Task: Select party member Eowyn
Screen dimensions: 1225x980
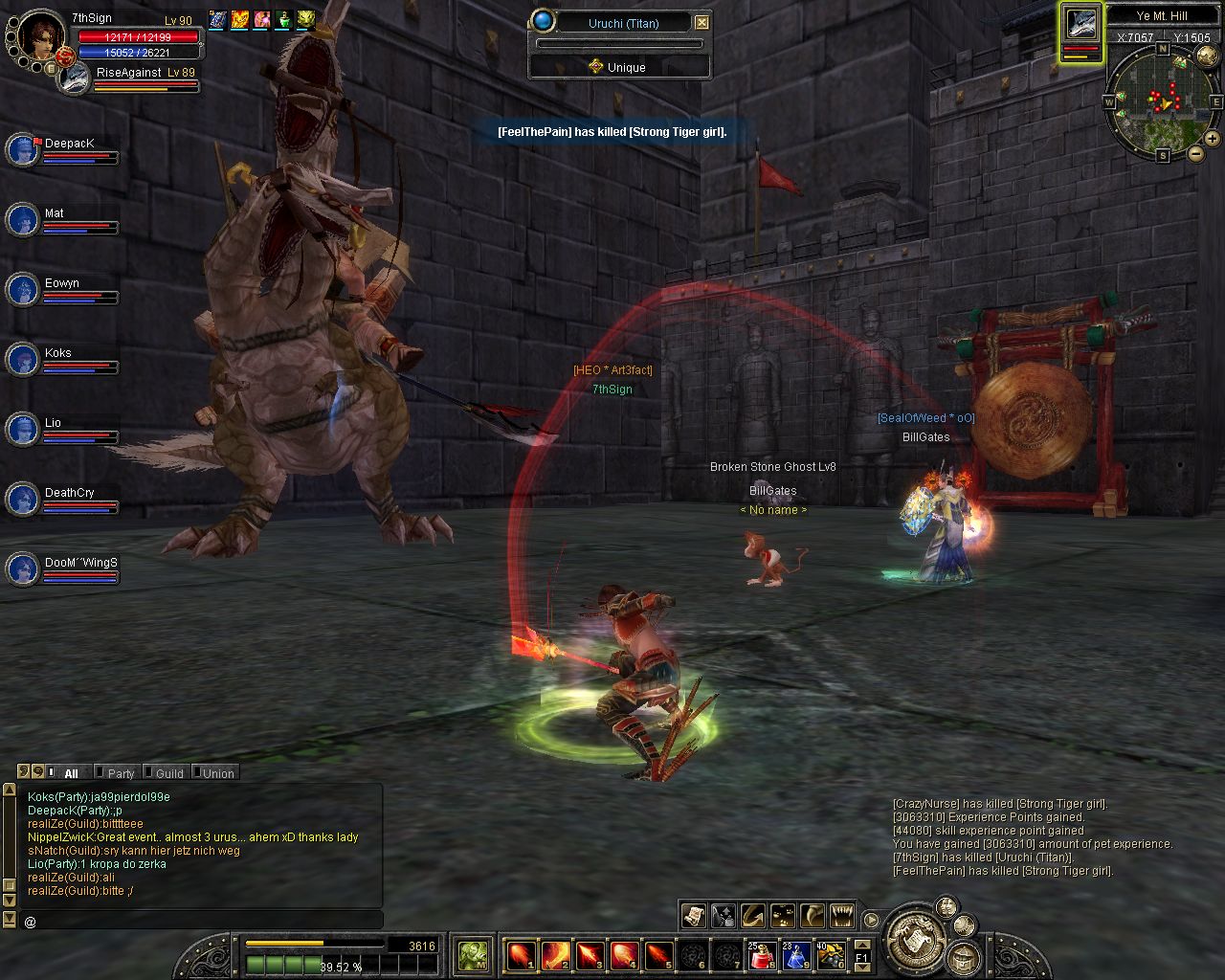Action: 22,289
